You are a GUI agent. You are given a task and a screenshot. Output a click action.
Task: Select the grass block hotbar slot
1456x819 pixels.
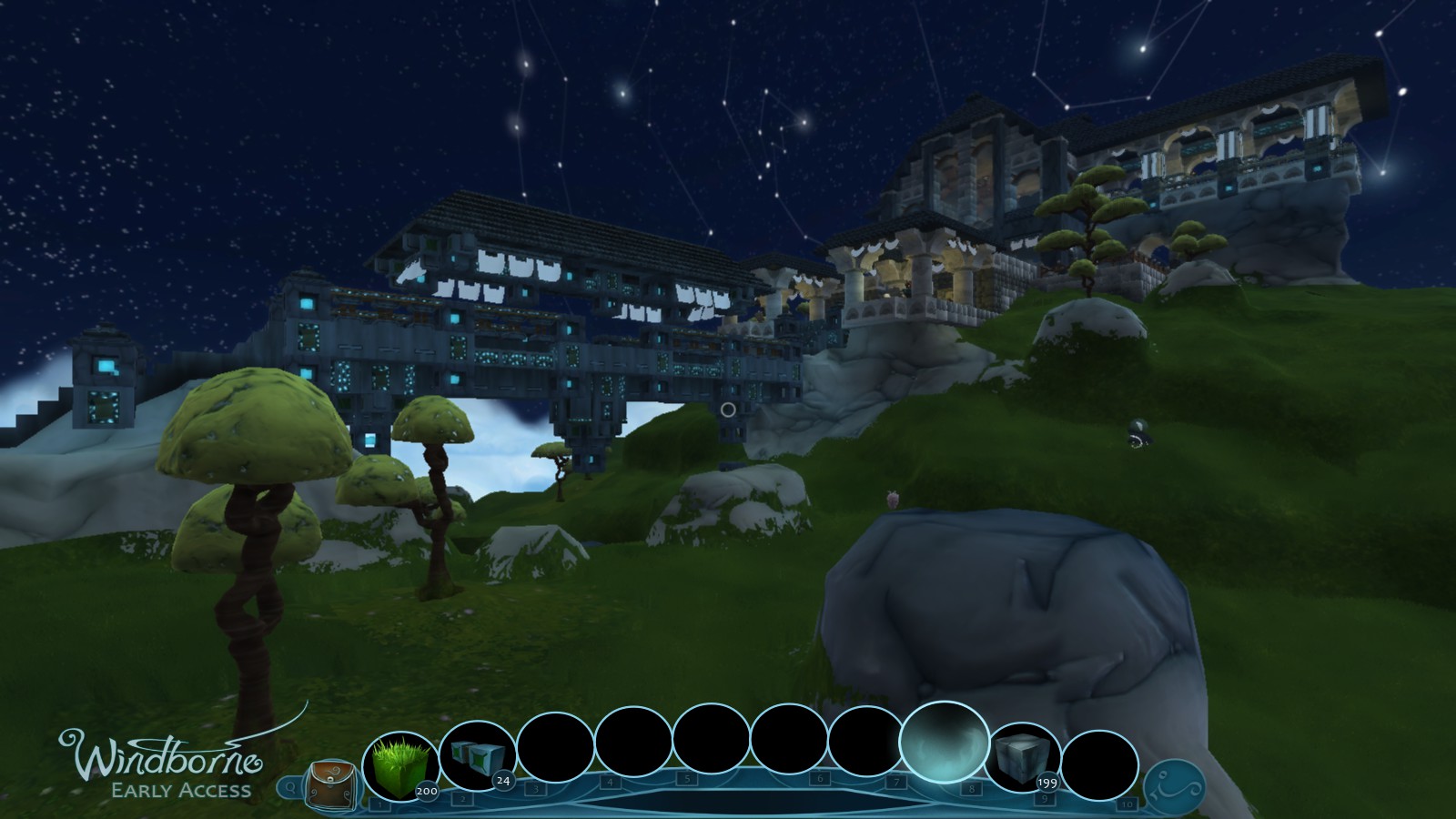400,768
